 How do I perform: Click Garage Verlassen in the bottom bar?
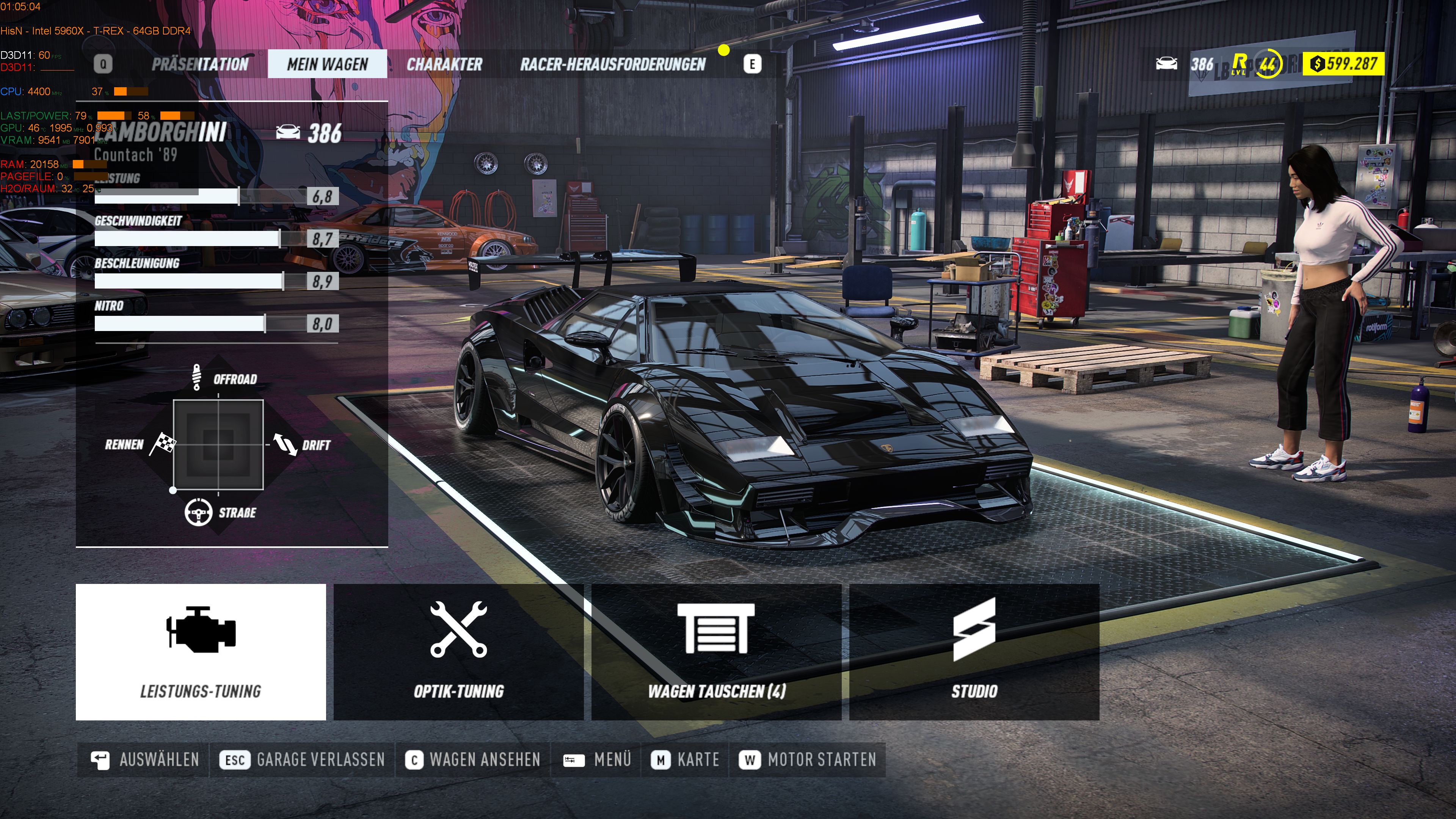pyautogui.click(x=303, y=759)
